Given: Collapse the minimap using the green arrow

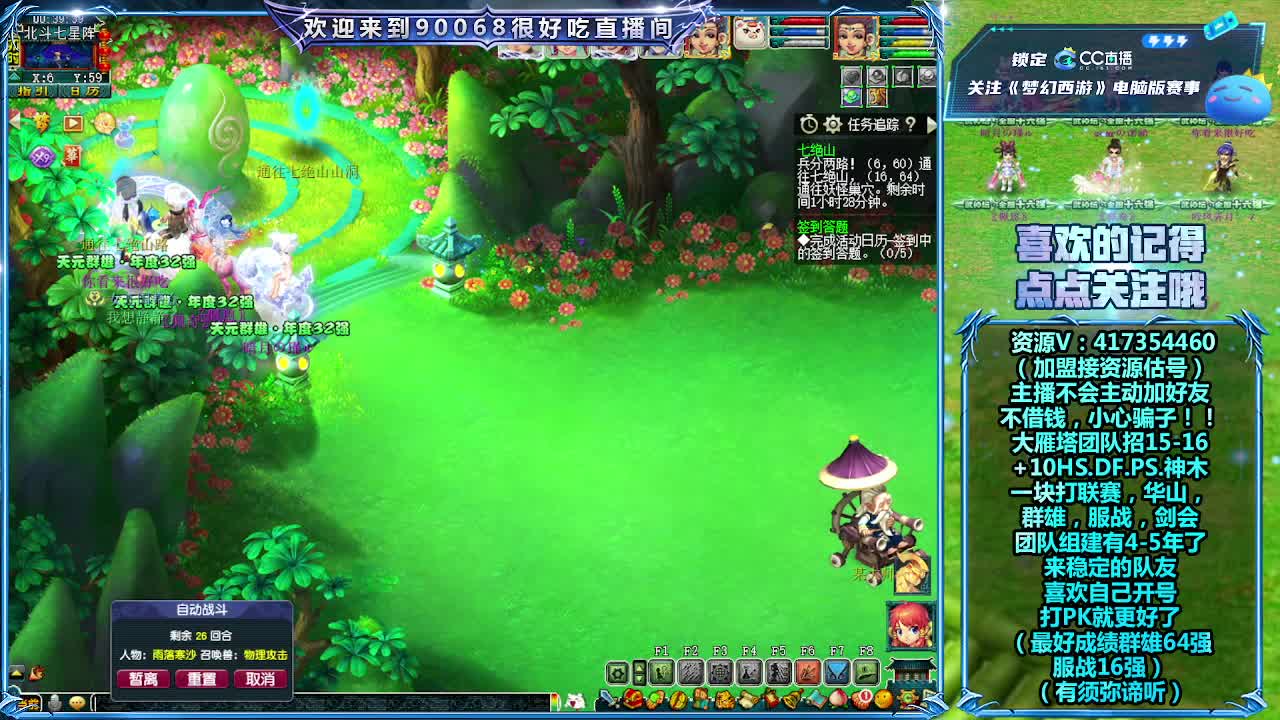Looking at the screenshot, I should click(14, 76).
